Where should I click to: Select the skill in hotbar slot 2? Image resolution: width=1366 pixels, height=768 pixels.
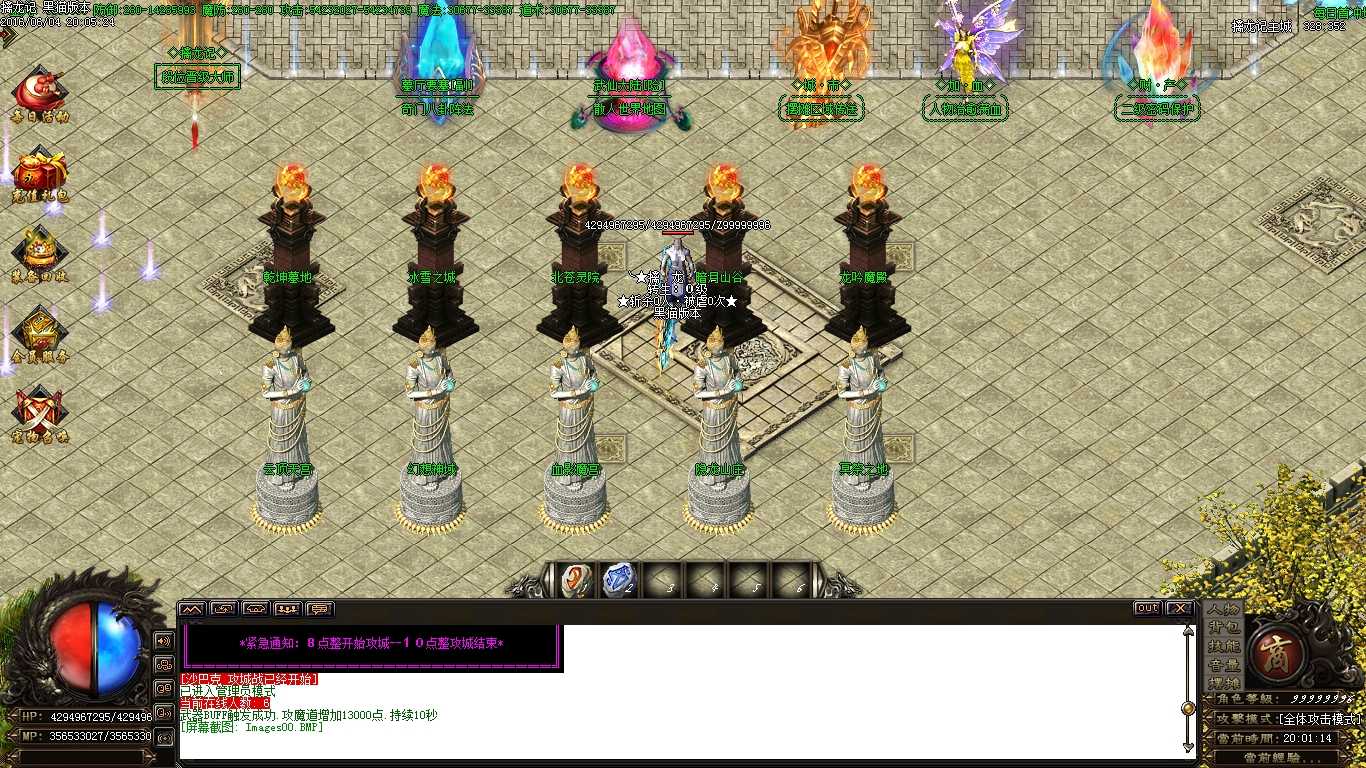[618, 578]
